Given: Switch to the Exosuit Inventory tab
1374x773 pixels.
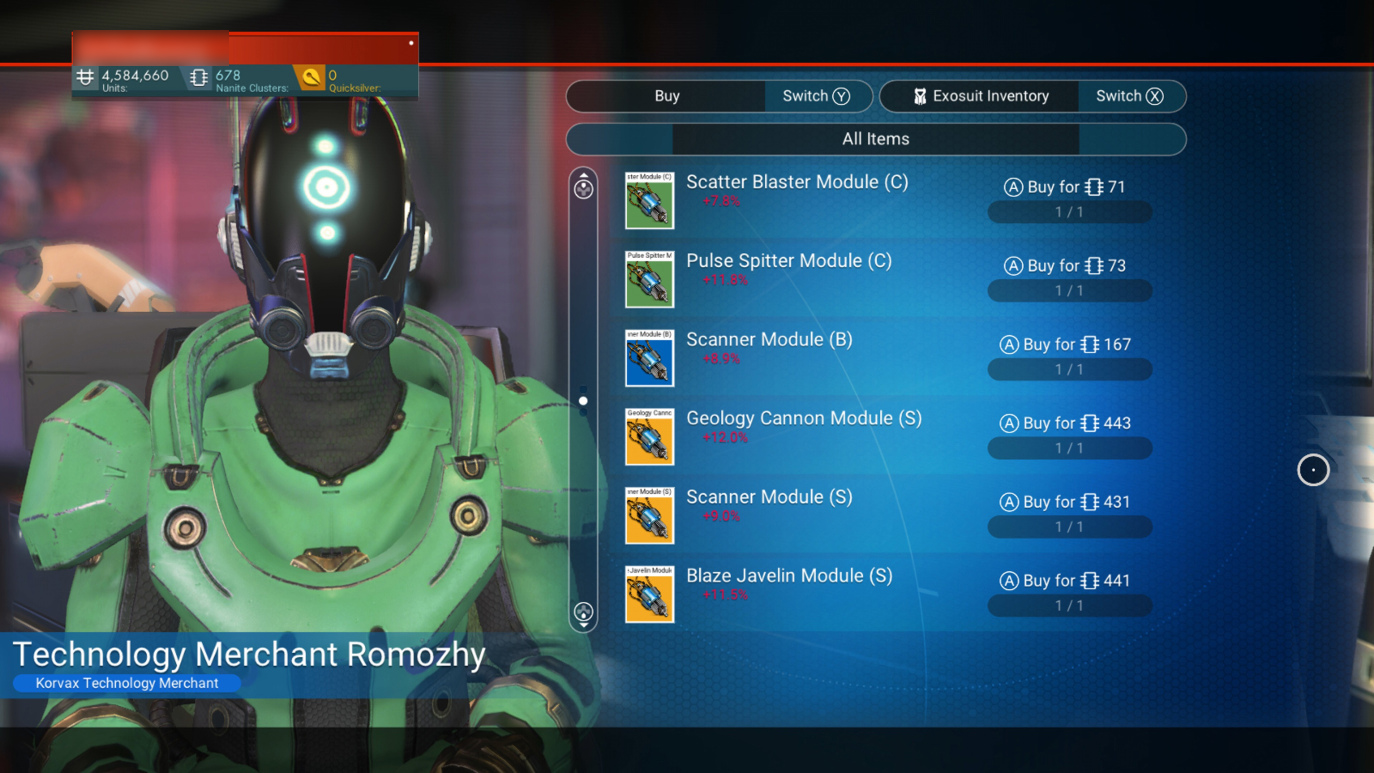Looking at the screenshot, I should [x=980, y=96].
